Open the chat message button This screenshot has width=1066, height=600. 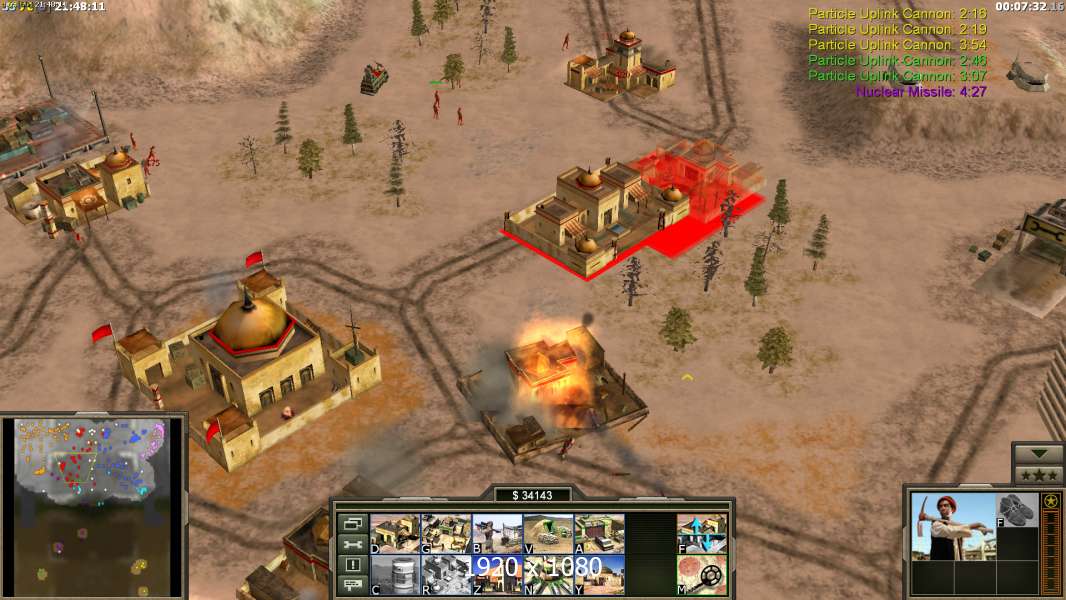tap(351, 586)
